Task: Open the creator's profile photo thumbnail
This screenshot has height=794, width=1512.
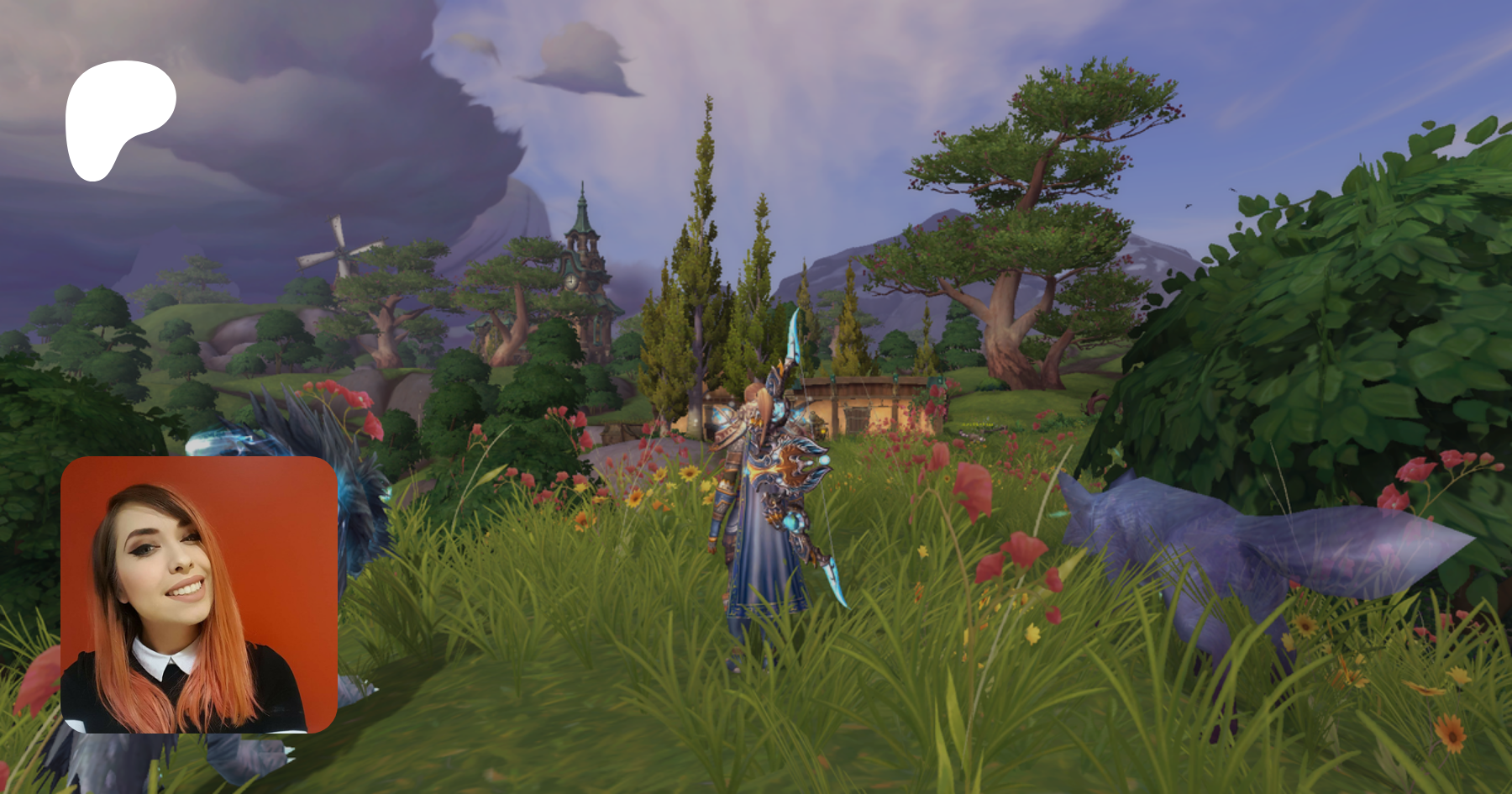Action: coord(199,595)
